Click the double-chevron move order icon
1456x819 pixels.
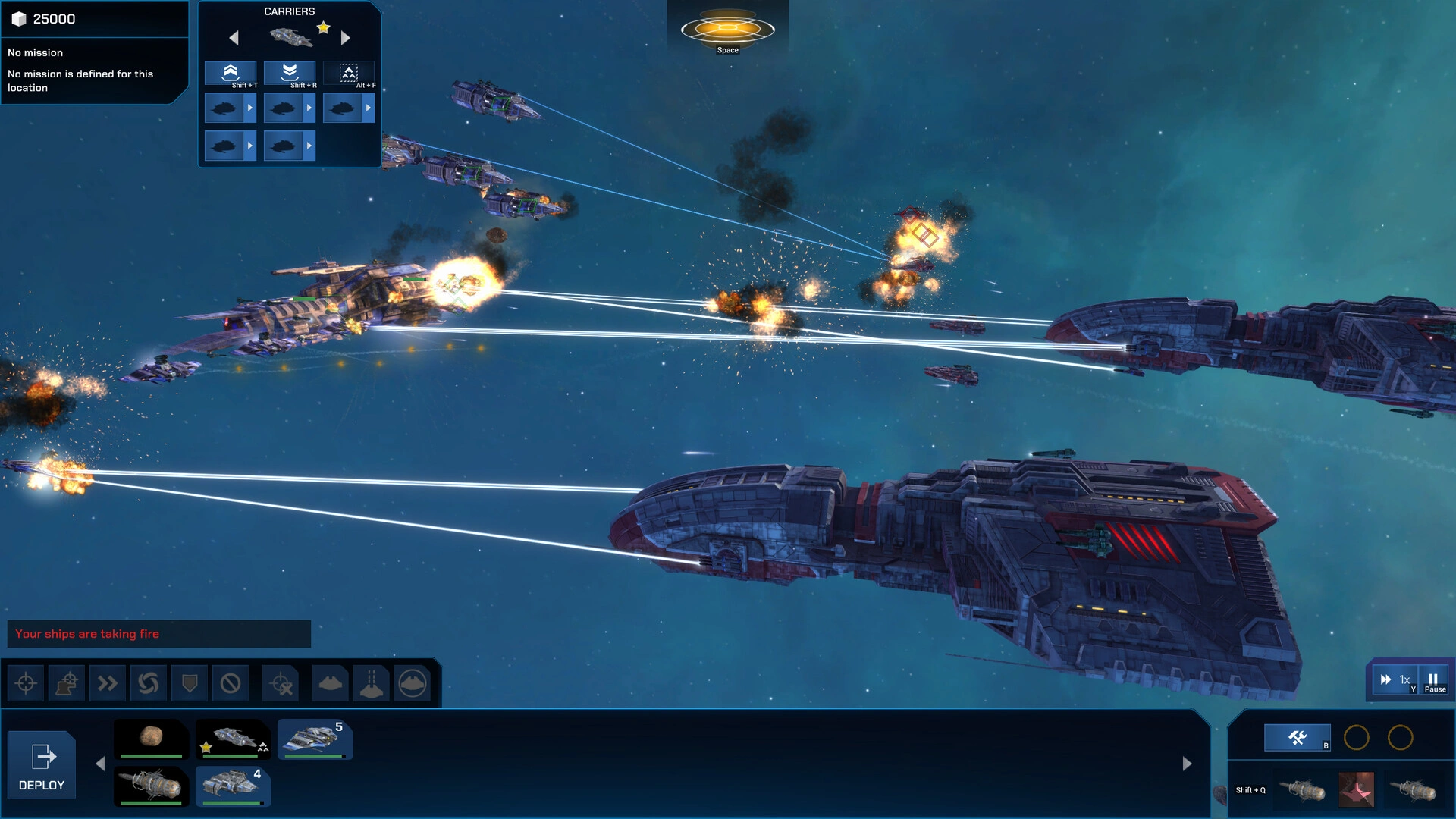[x=108, y=683]
